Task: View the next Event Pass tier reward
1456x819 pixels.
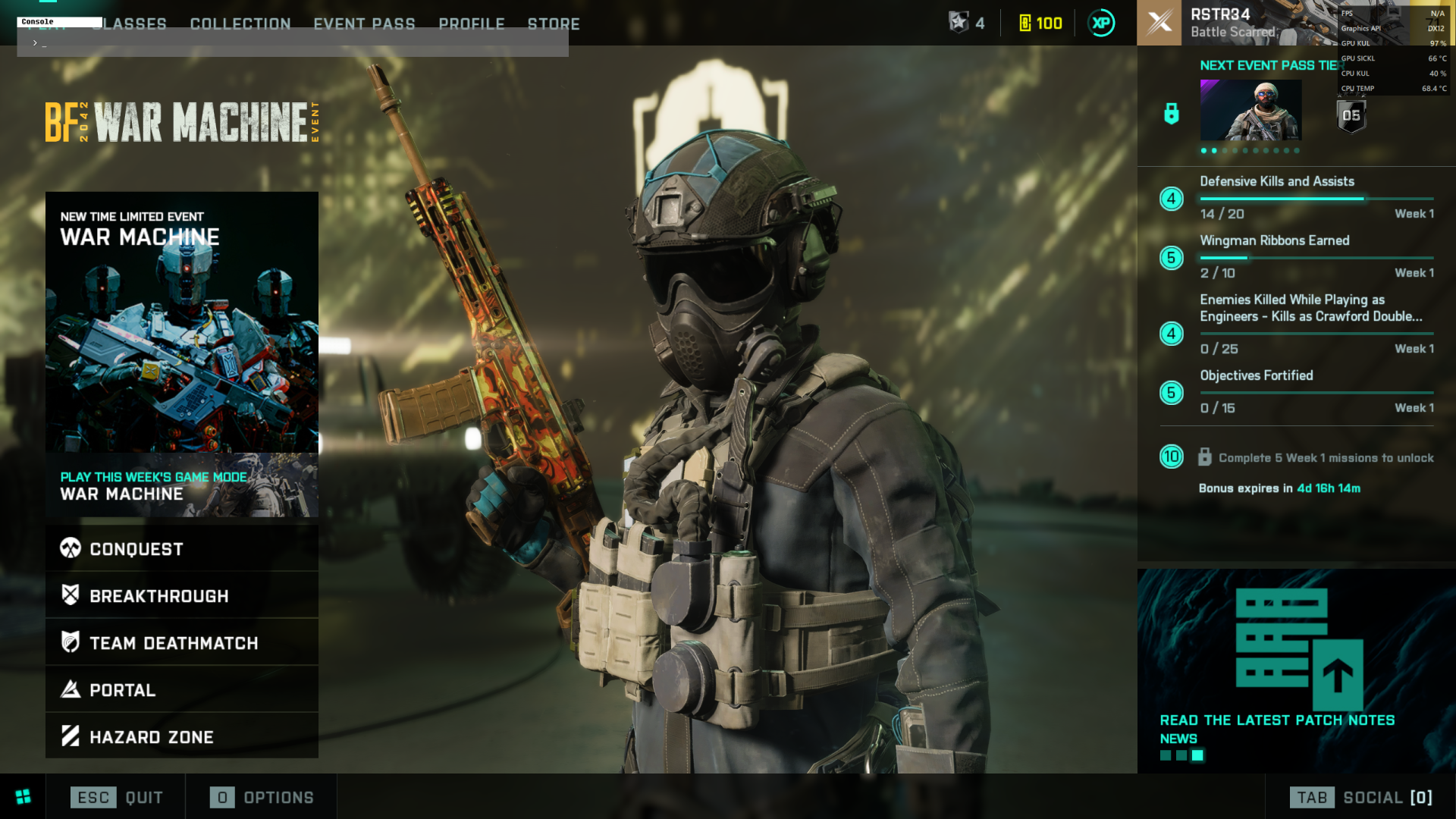Action: (1250, 111)
